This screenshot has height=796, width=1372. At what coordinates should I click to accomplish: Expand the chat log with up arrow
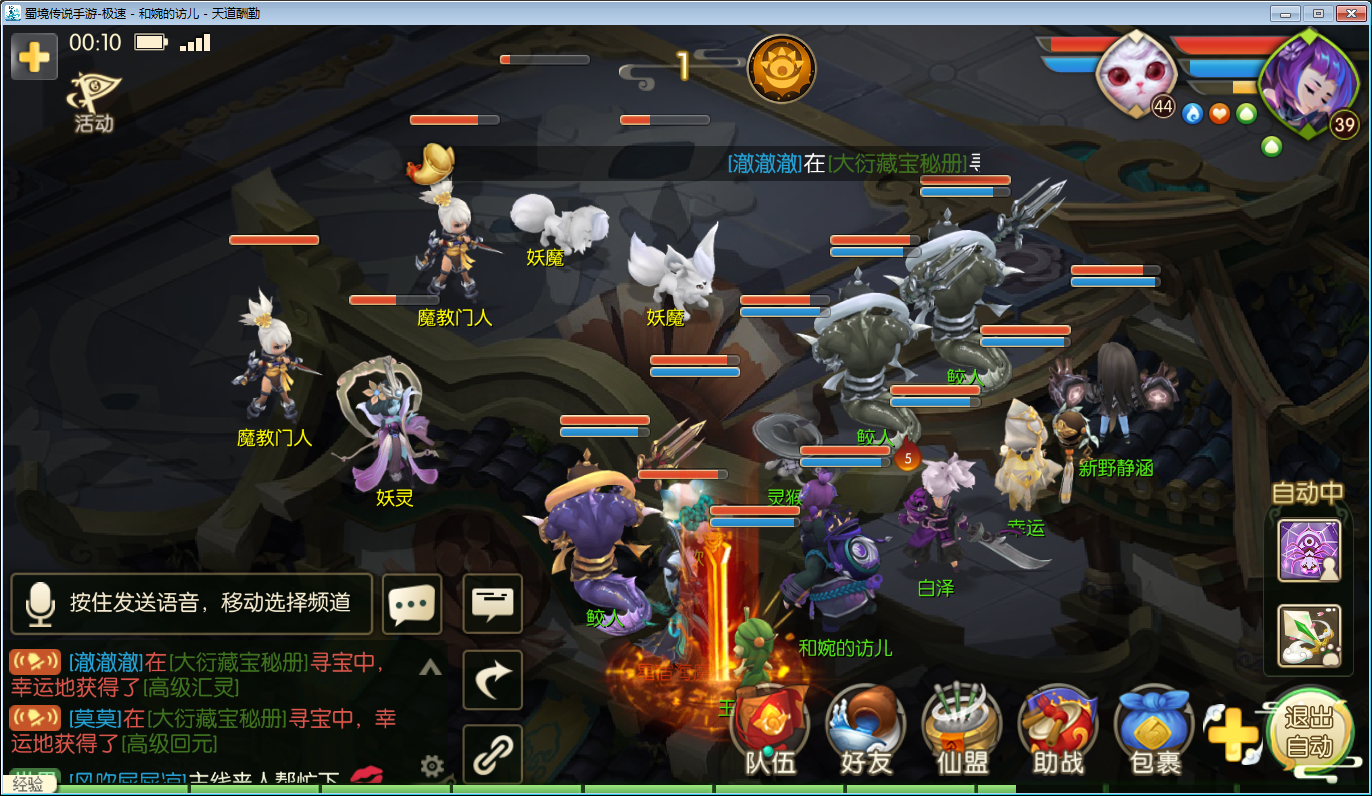point(430,668)
